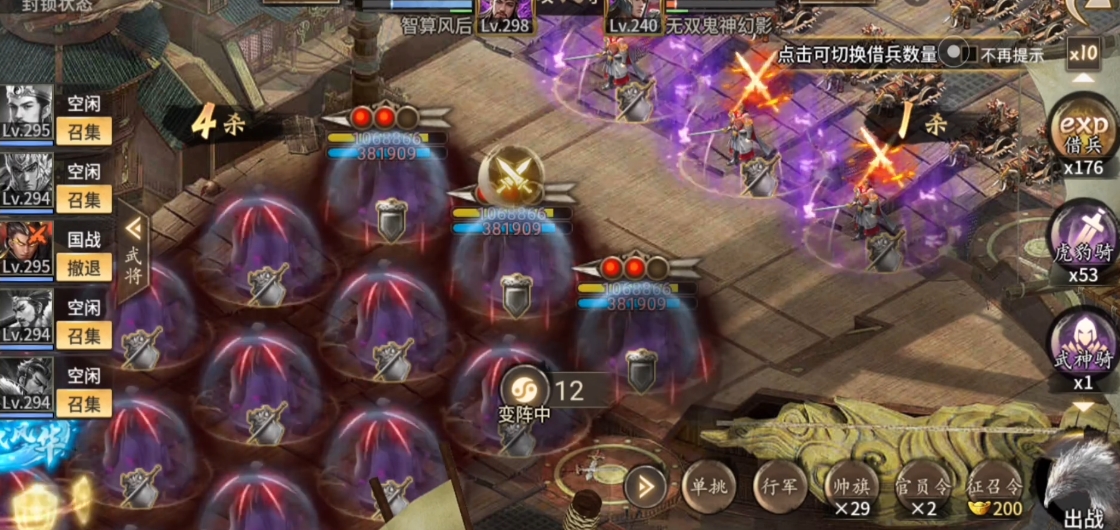
Task: Choose the 行军 march command
Action: click(779, 486)
